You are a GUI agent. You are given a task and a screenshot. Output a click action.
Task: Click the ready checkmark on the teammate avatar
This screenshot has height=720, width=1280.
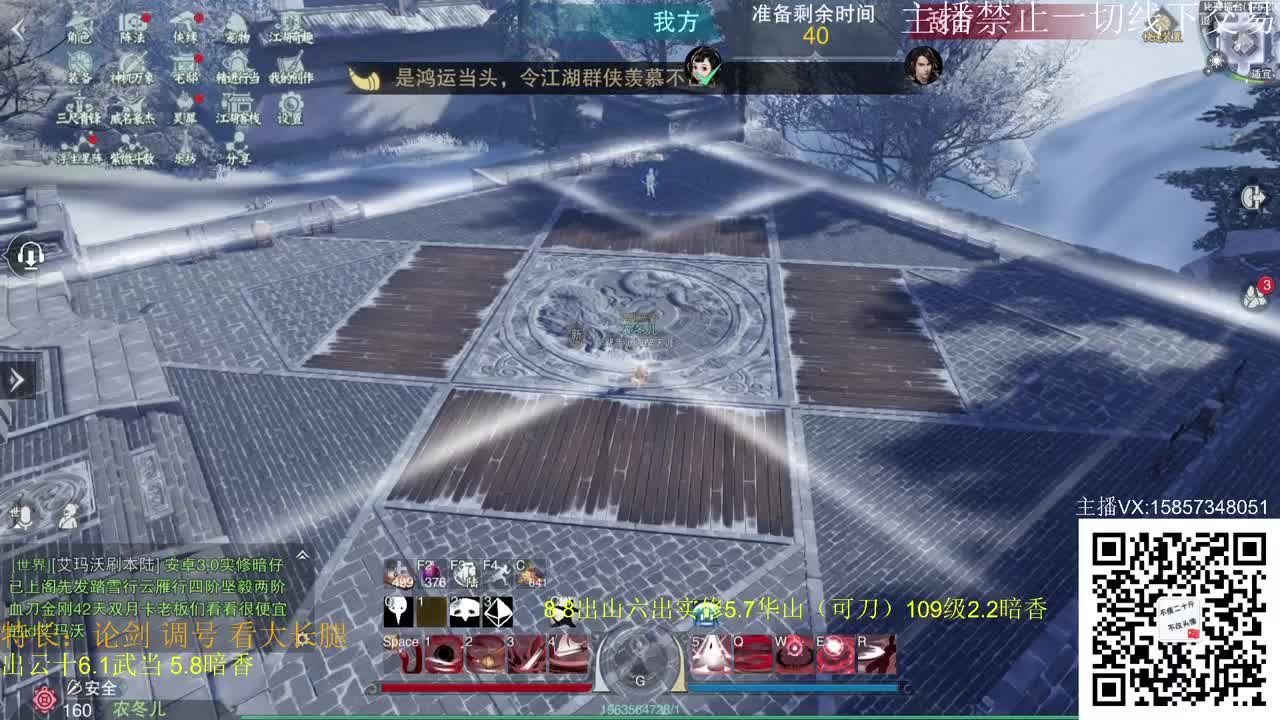[x=705, y=76]
